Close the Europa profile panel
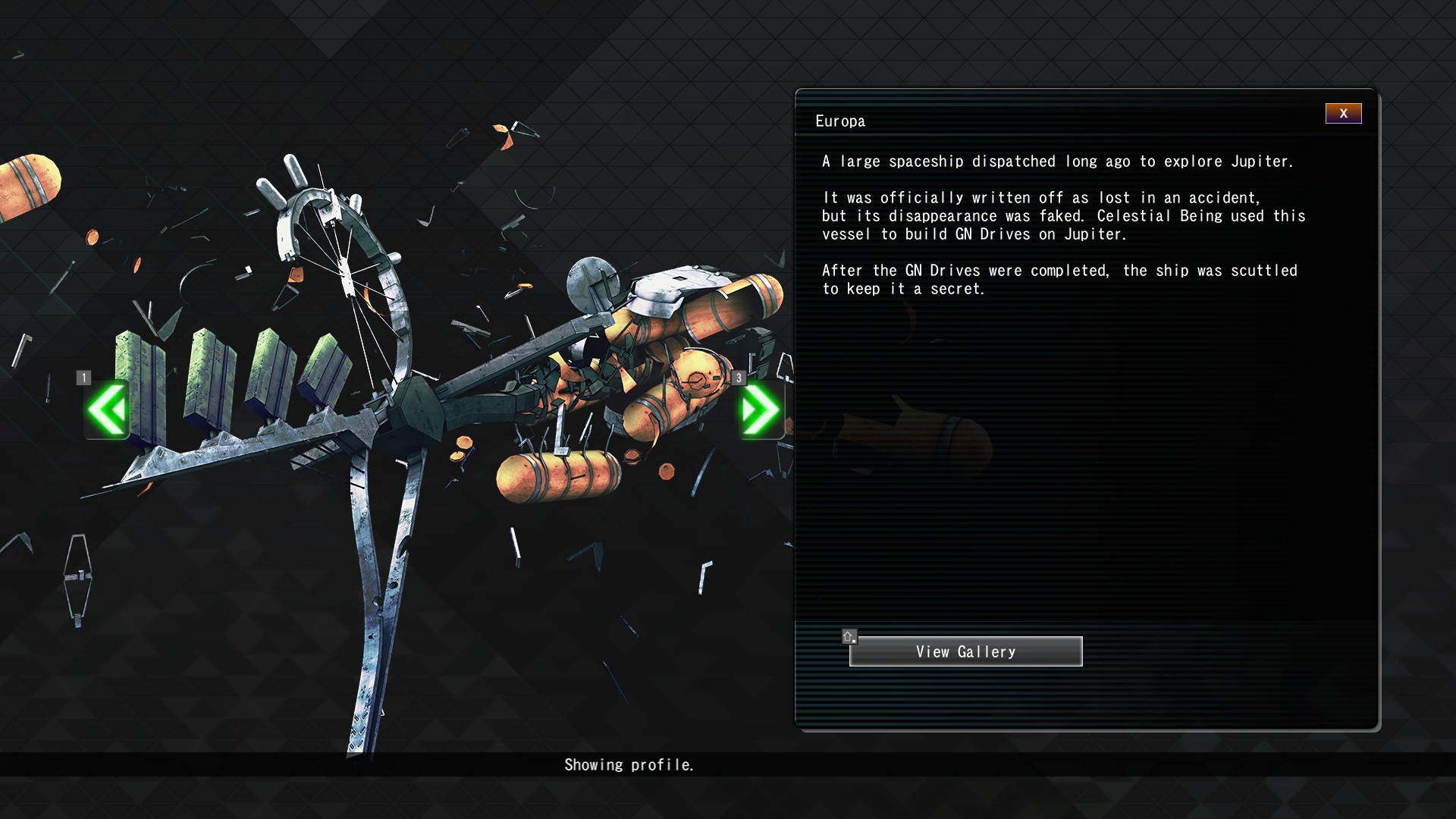The image size is (1456, 819). (1343, 114)
